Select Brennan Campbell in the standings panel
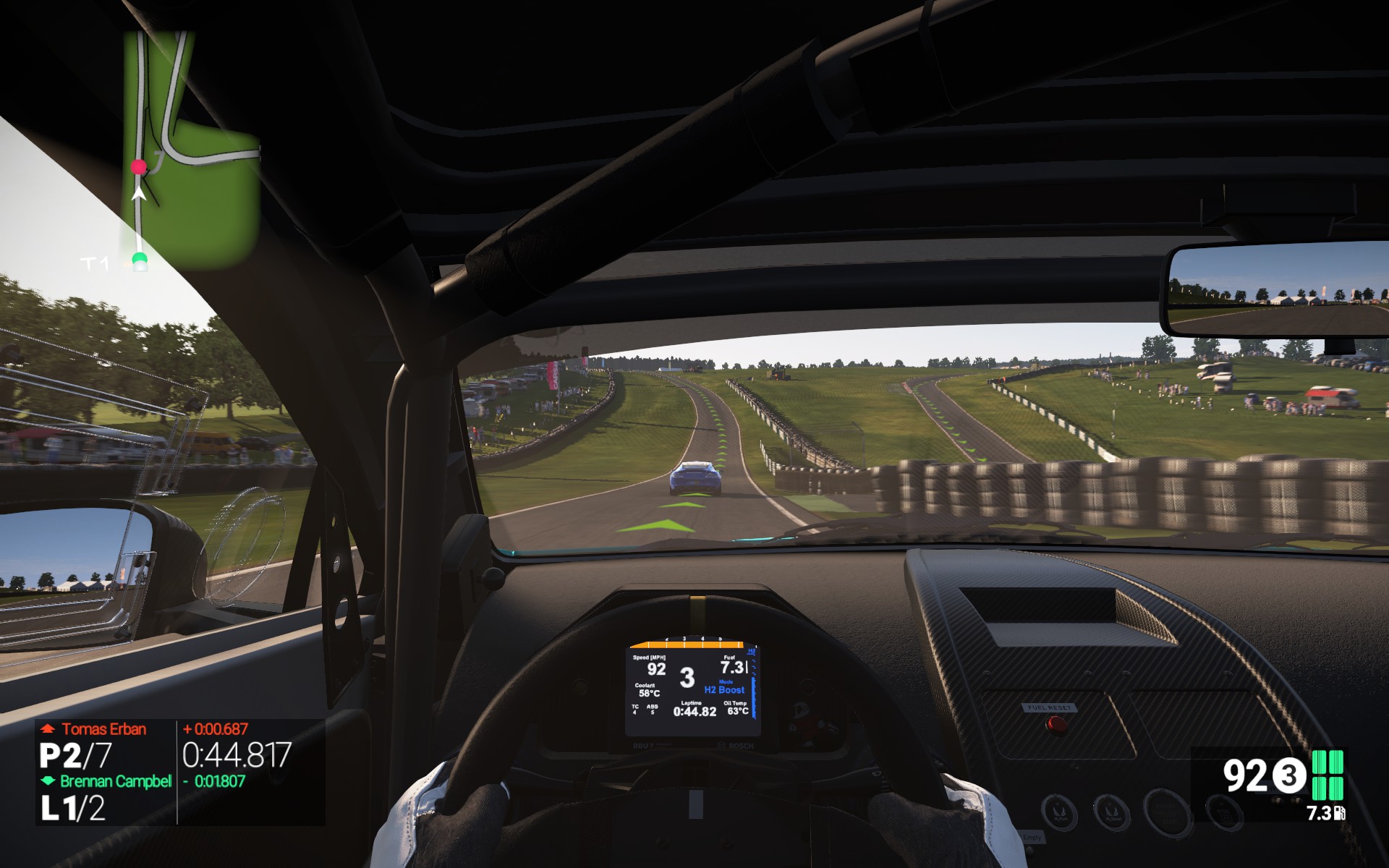1389x868 pixels. tap(115, 781)
